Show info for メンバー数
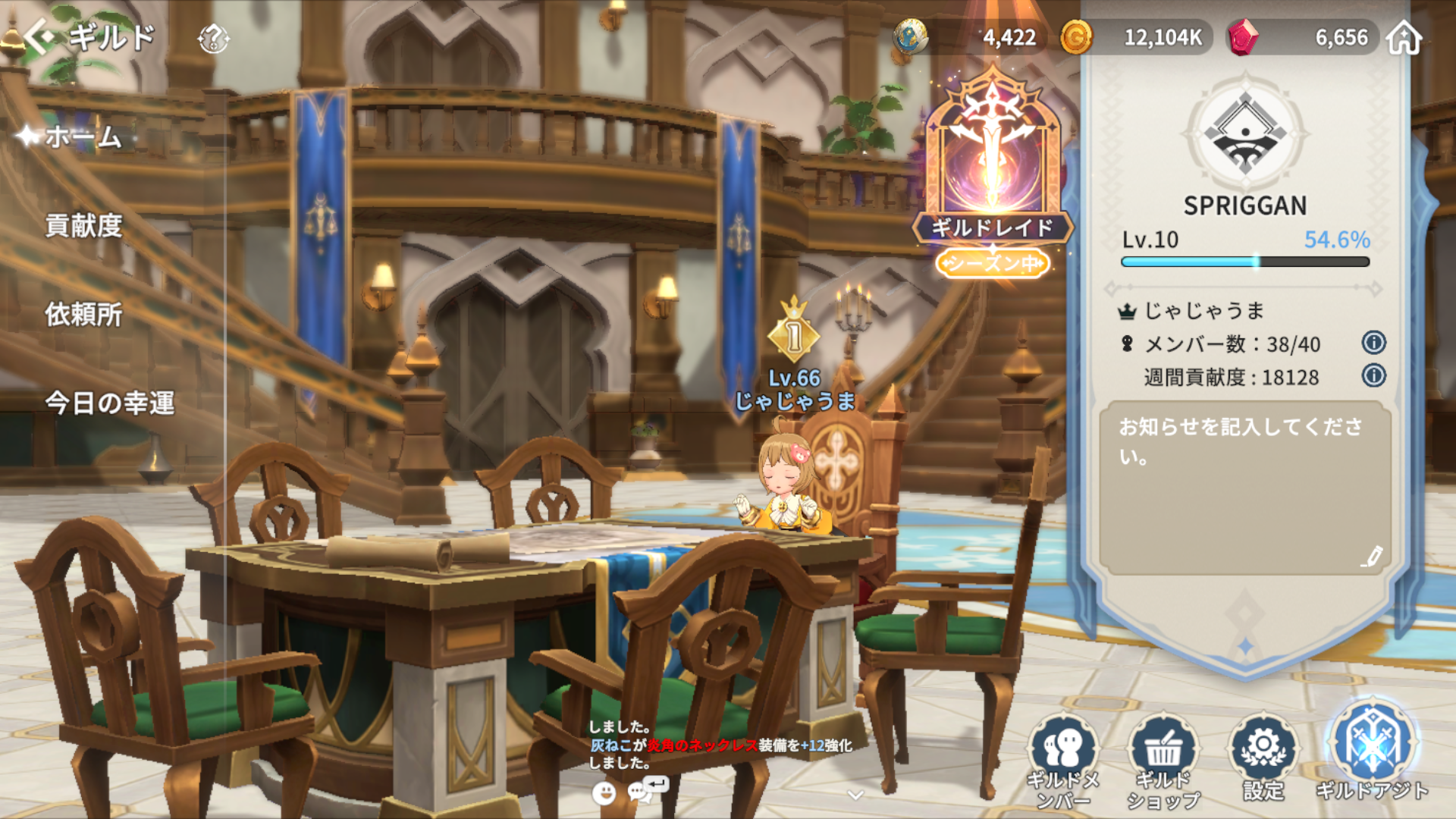 pos(1373,343)
